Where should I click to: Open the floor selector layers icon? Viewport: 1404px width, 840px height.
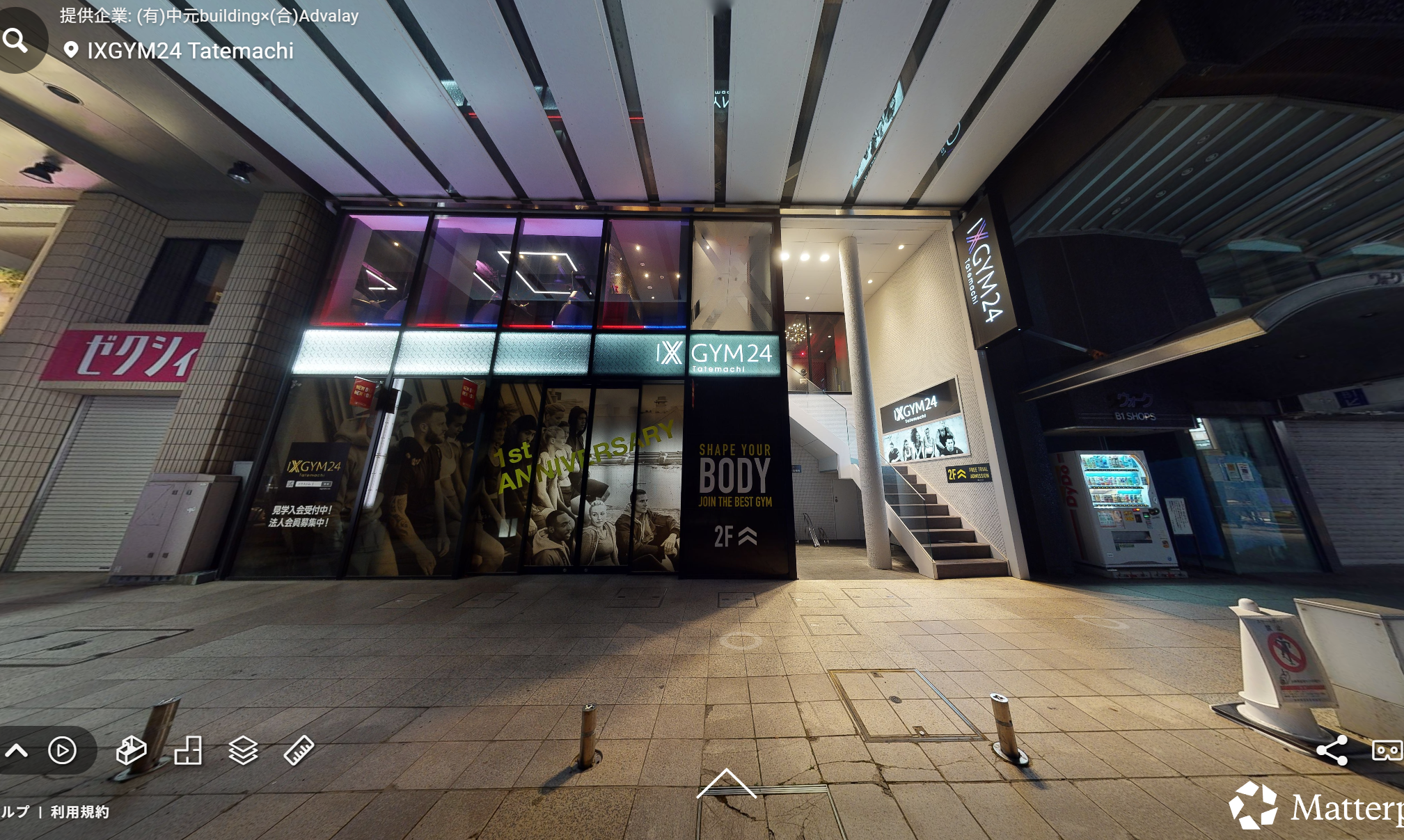[x=243, y=750]
